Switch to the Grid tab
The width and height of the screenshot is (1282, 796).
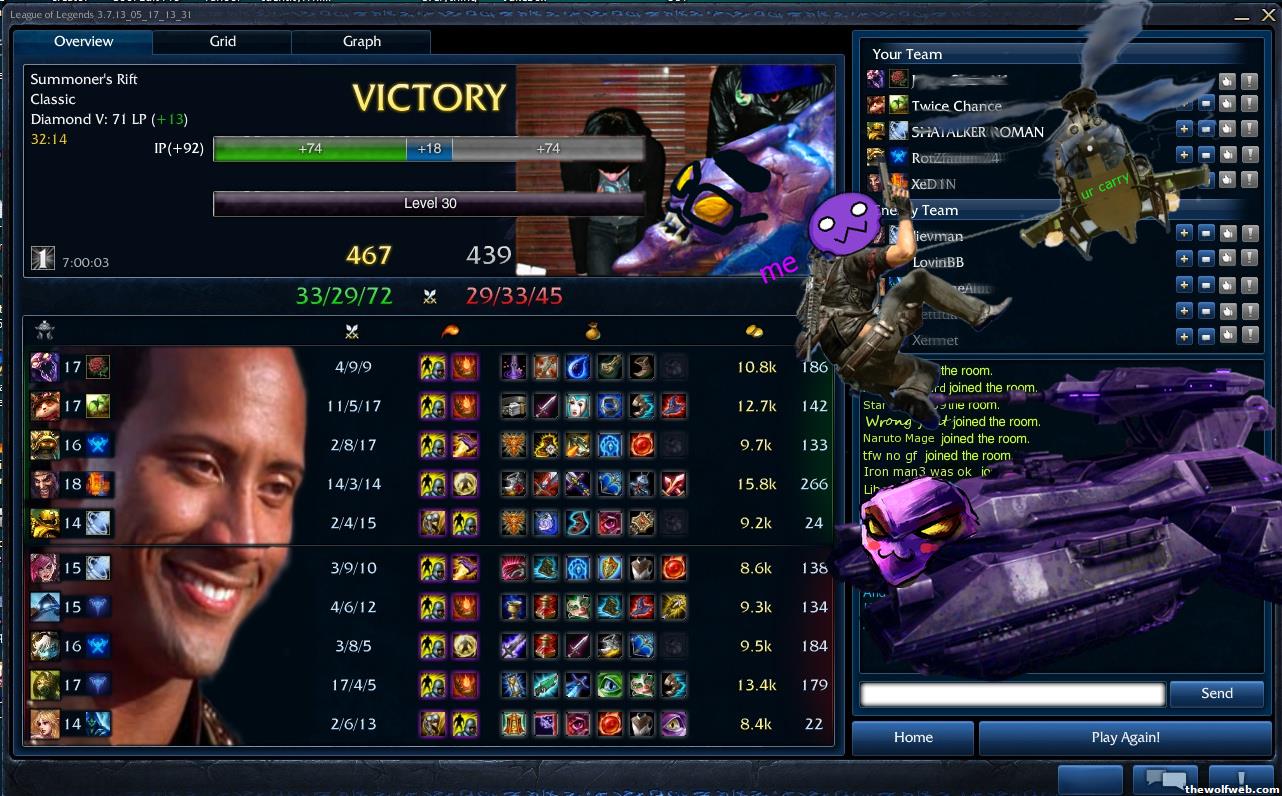coord(222,42)
